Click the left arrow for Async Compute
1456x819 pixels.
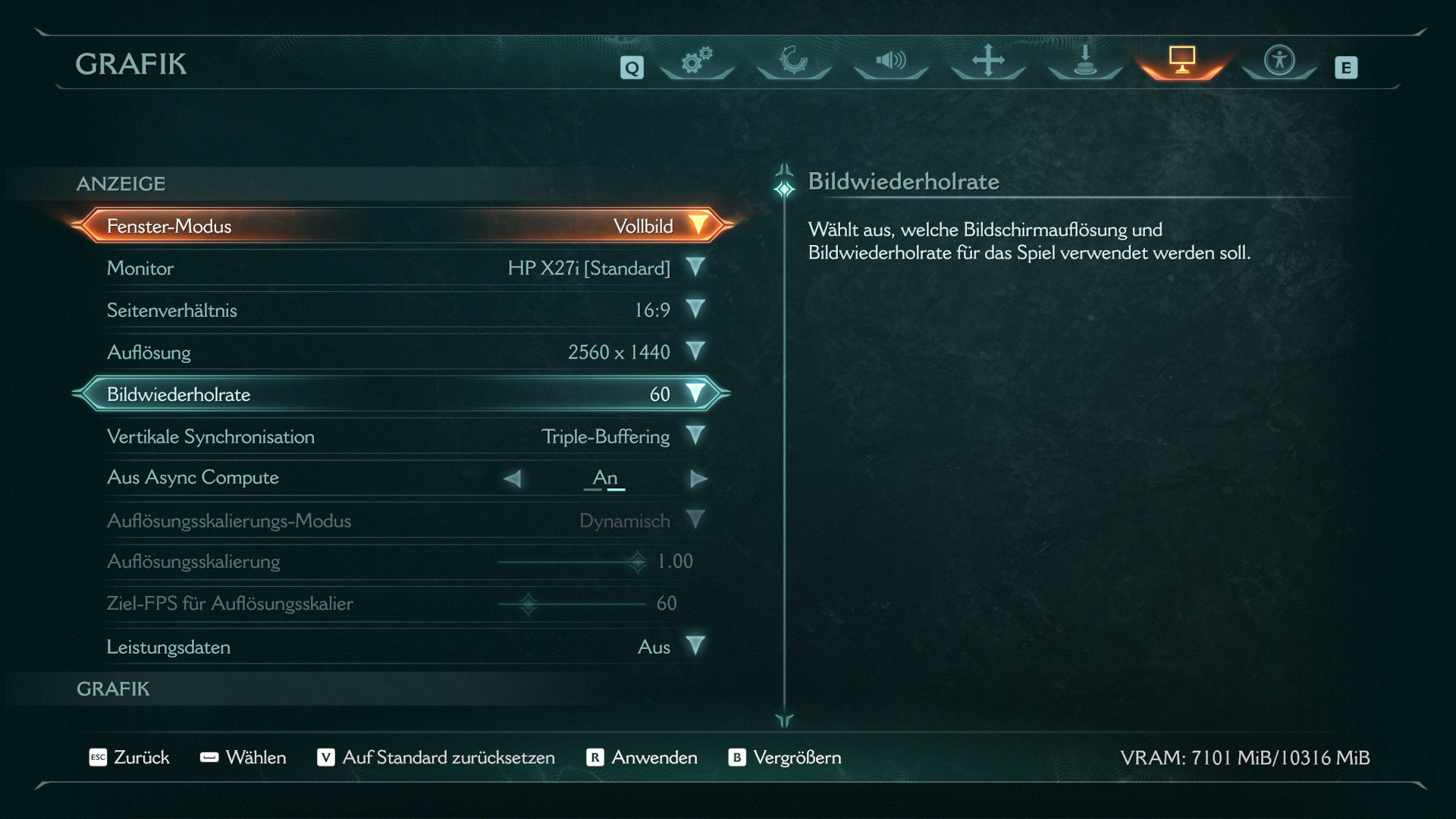coord(513,479)
